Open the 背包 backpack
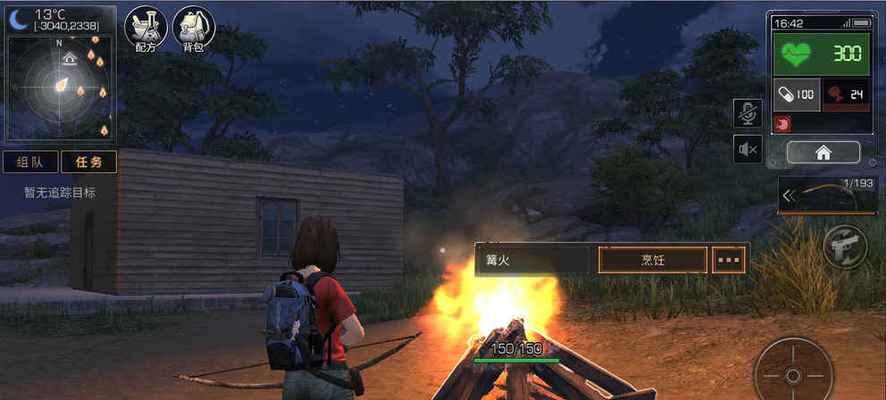This screenshot has height=400, width=886. (x=194, y=29)
